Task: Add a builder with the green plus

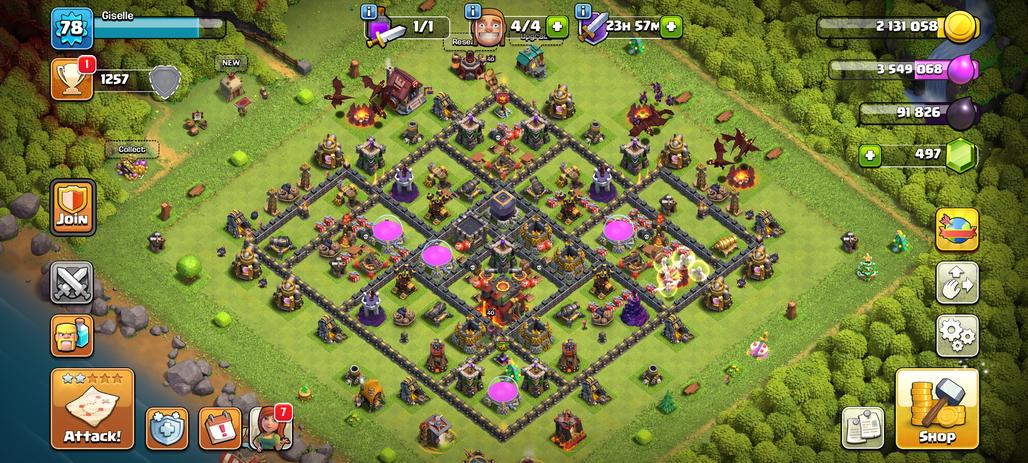Action: click(x=557, y=27)
